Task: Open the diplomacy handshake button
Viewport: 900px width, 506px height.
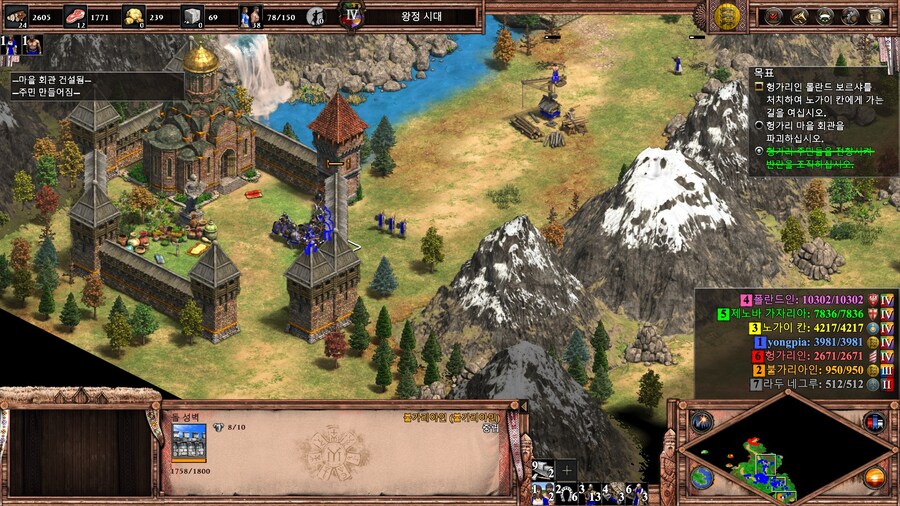Action: (x=825, y=16)
